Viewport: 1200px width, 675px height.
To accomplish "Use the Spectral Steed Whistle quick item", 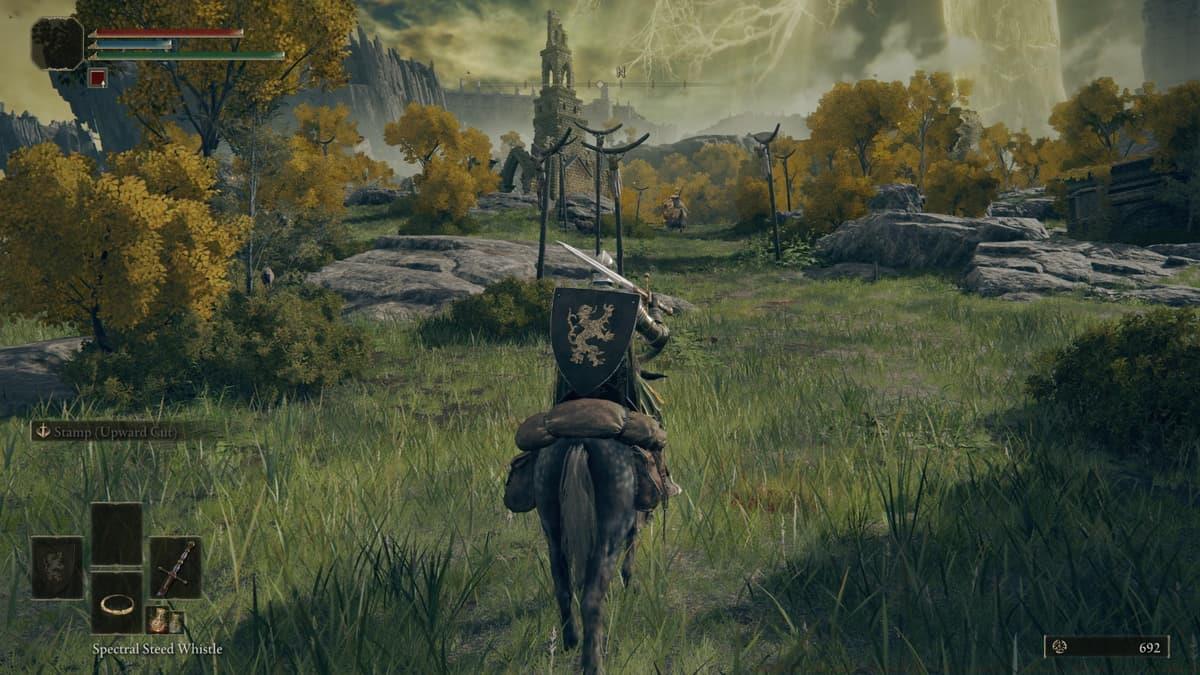I will (117, 602).
